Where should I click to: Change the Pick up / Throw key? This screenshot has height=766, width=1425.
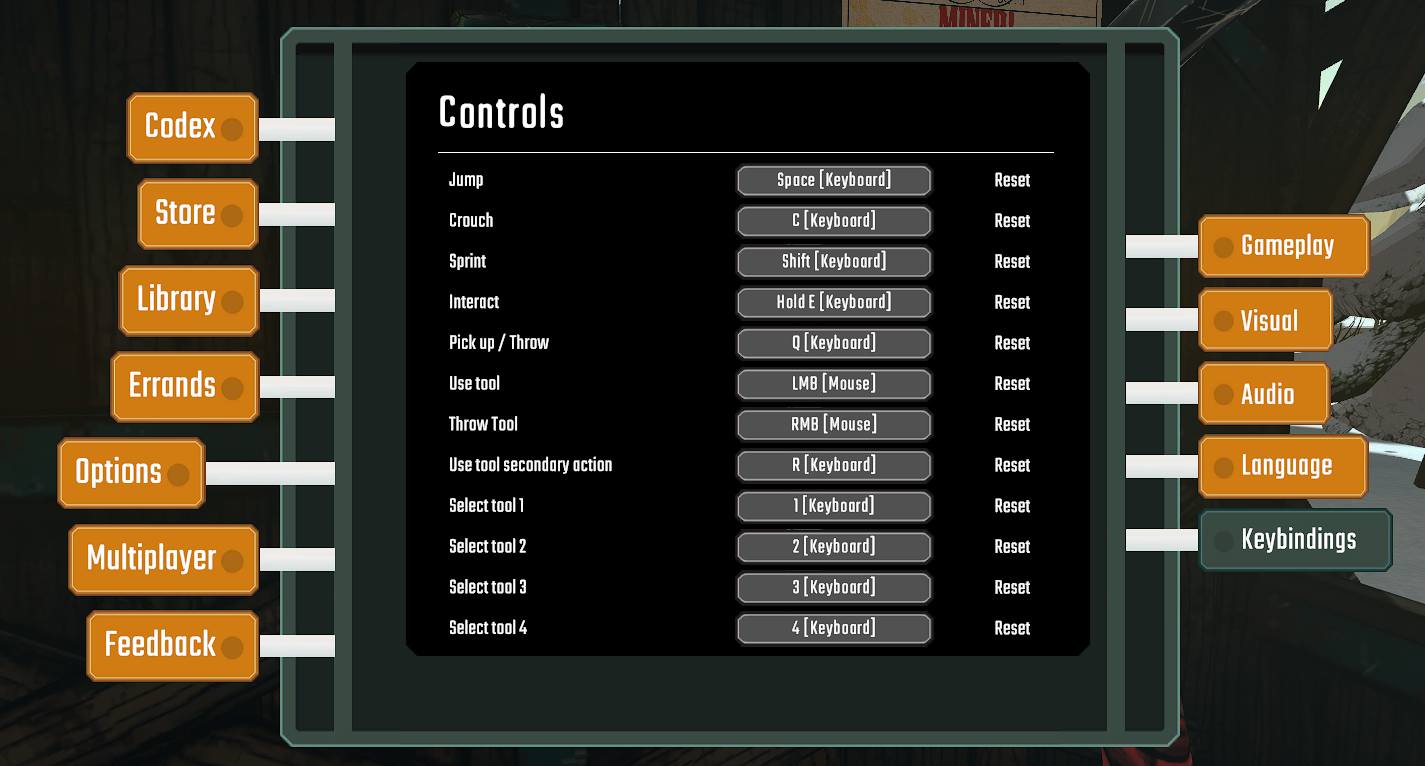click(834, 343)
